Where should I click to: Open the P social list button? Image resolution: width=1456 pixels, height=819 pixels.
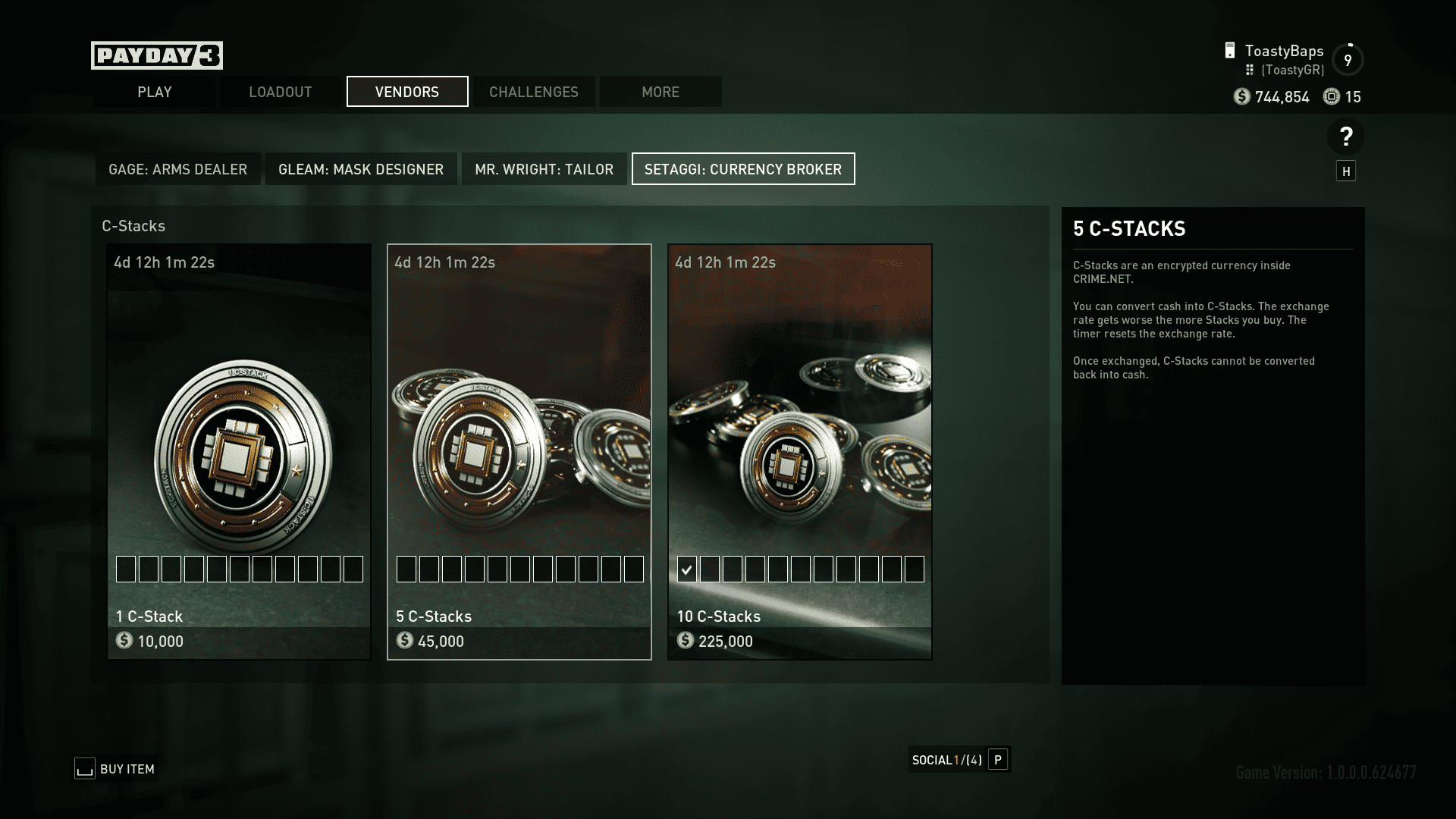point(999,759)
